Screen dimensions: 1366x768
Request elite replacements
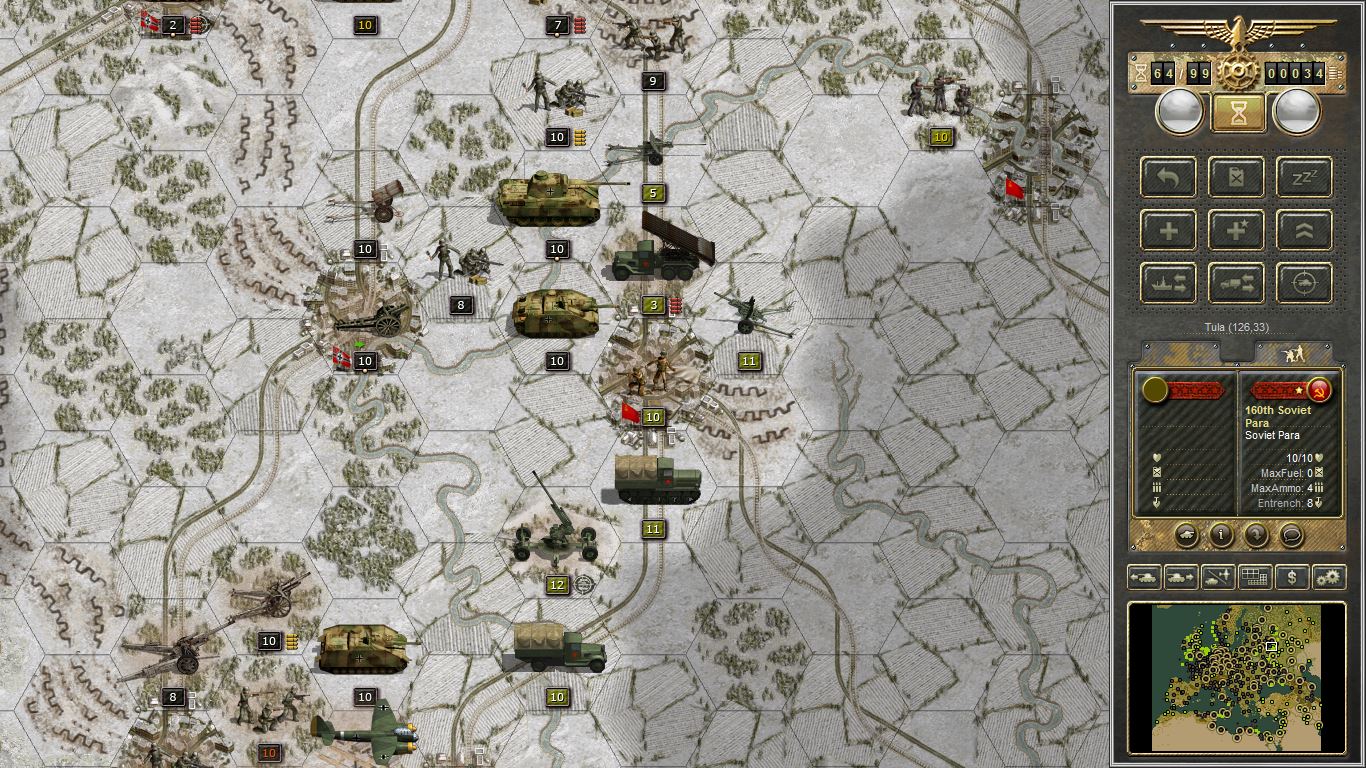pos(1236,230)
